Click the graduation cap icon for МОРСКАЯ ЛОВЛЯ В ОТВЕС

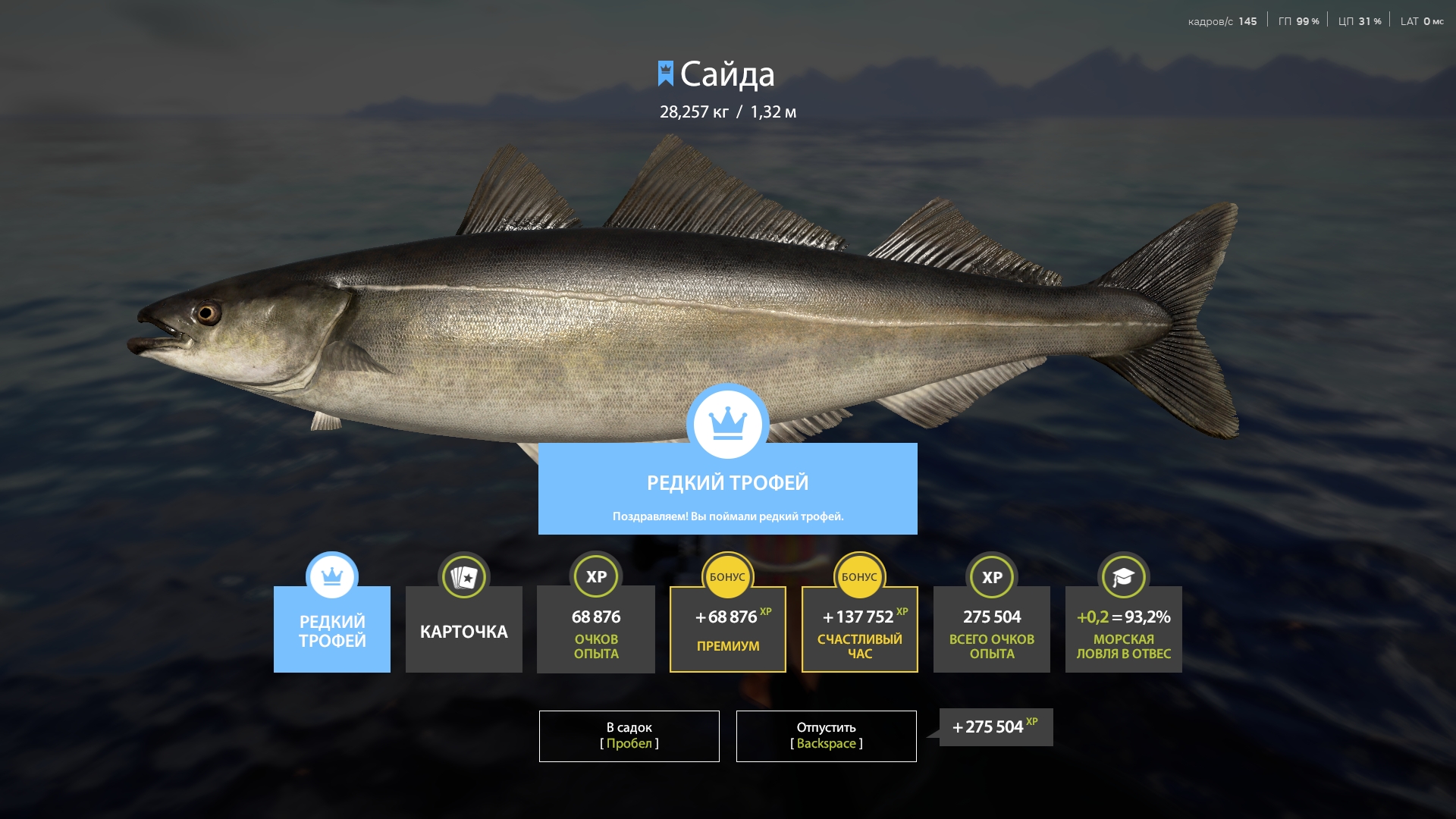coord(1123,576)
